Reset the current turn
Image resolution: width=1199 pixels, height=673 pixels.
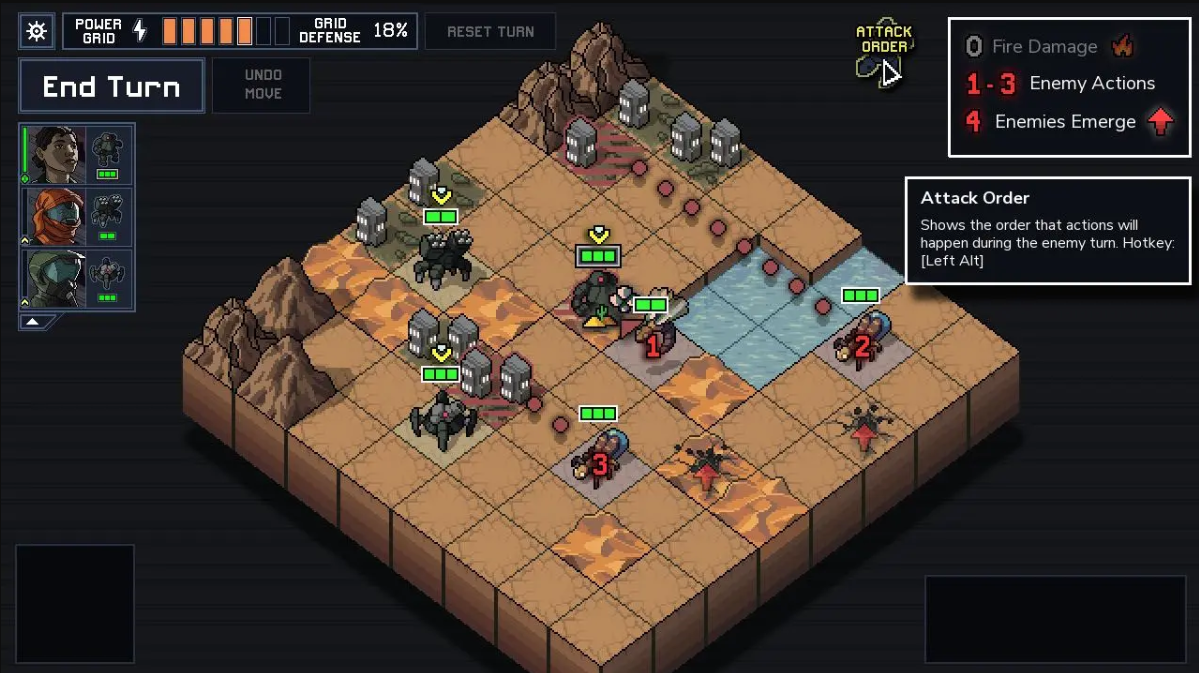click(x=490, y=31)
